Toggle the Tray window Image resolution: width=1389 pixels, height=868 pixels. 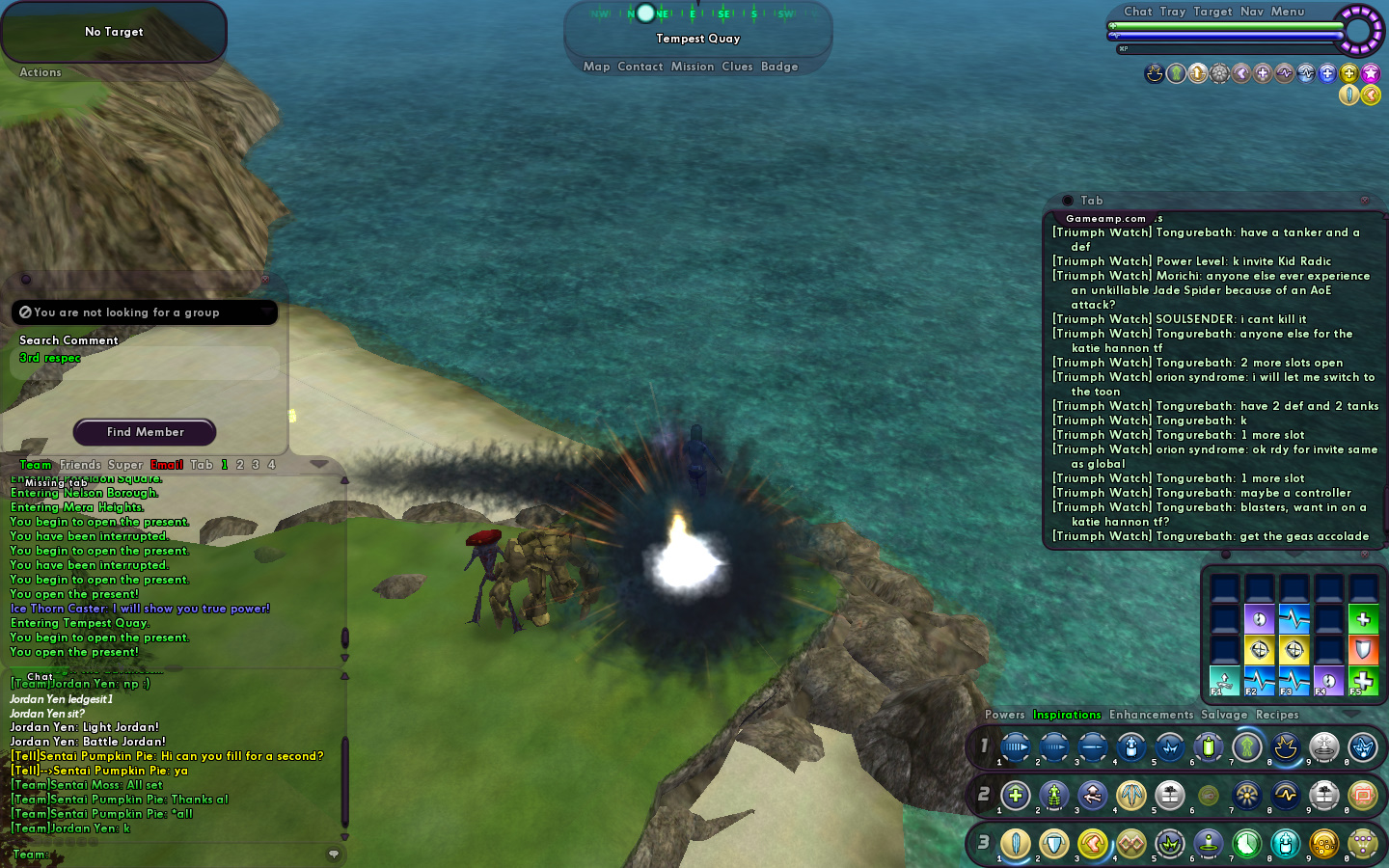1172,12
